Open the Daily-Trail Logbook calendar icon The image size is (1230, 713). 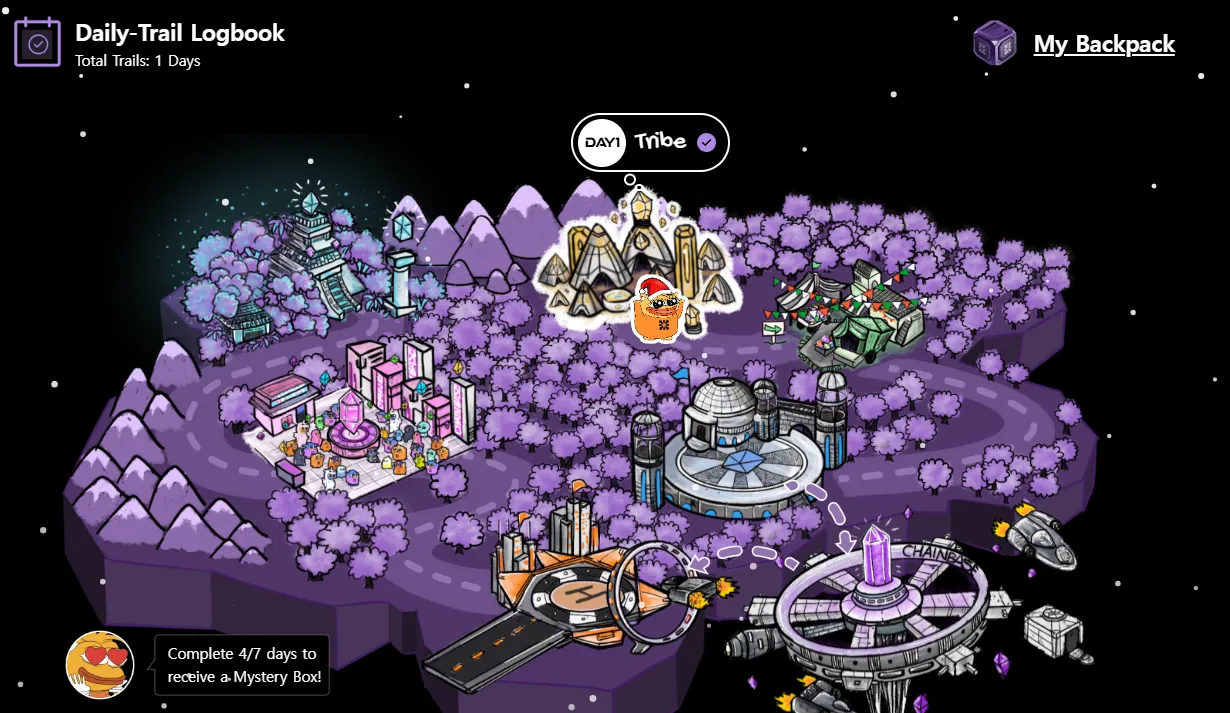click(x=38, y=43)
